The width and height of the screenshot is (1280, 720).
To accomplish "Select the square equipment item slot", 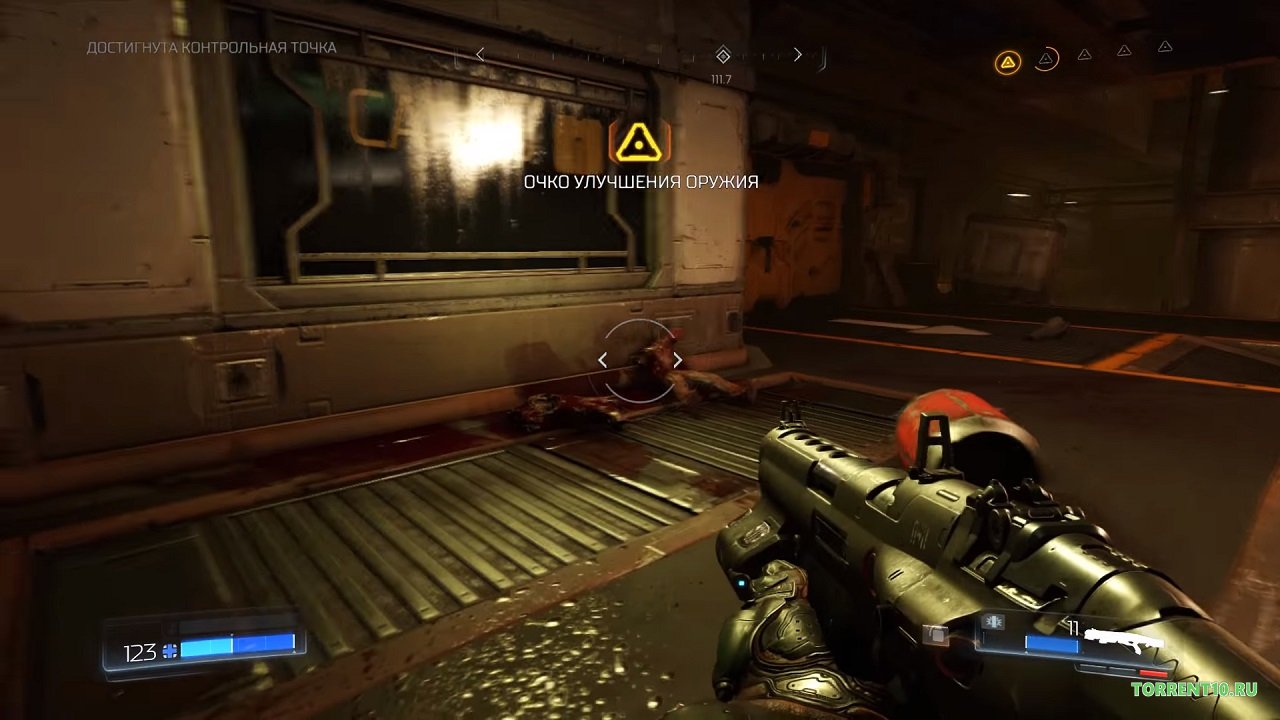I will click(x=935, y=634).
